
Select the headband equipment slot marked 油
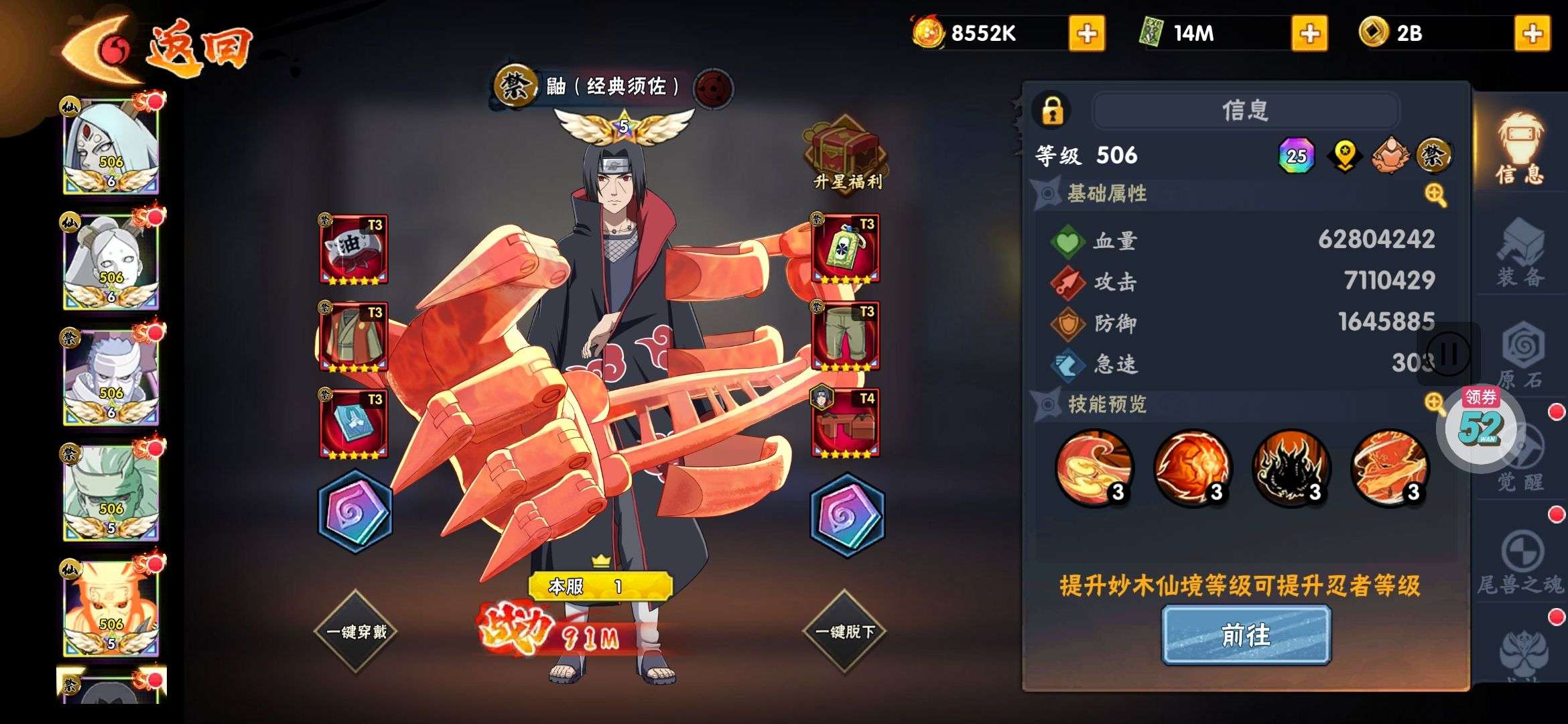354,249
